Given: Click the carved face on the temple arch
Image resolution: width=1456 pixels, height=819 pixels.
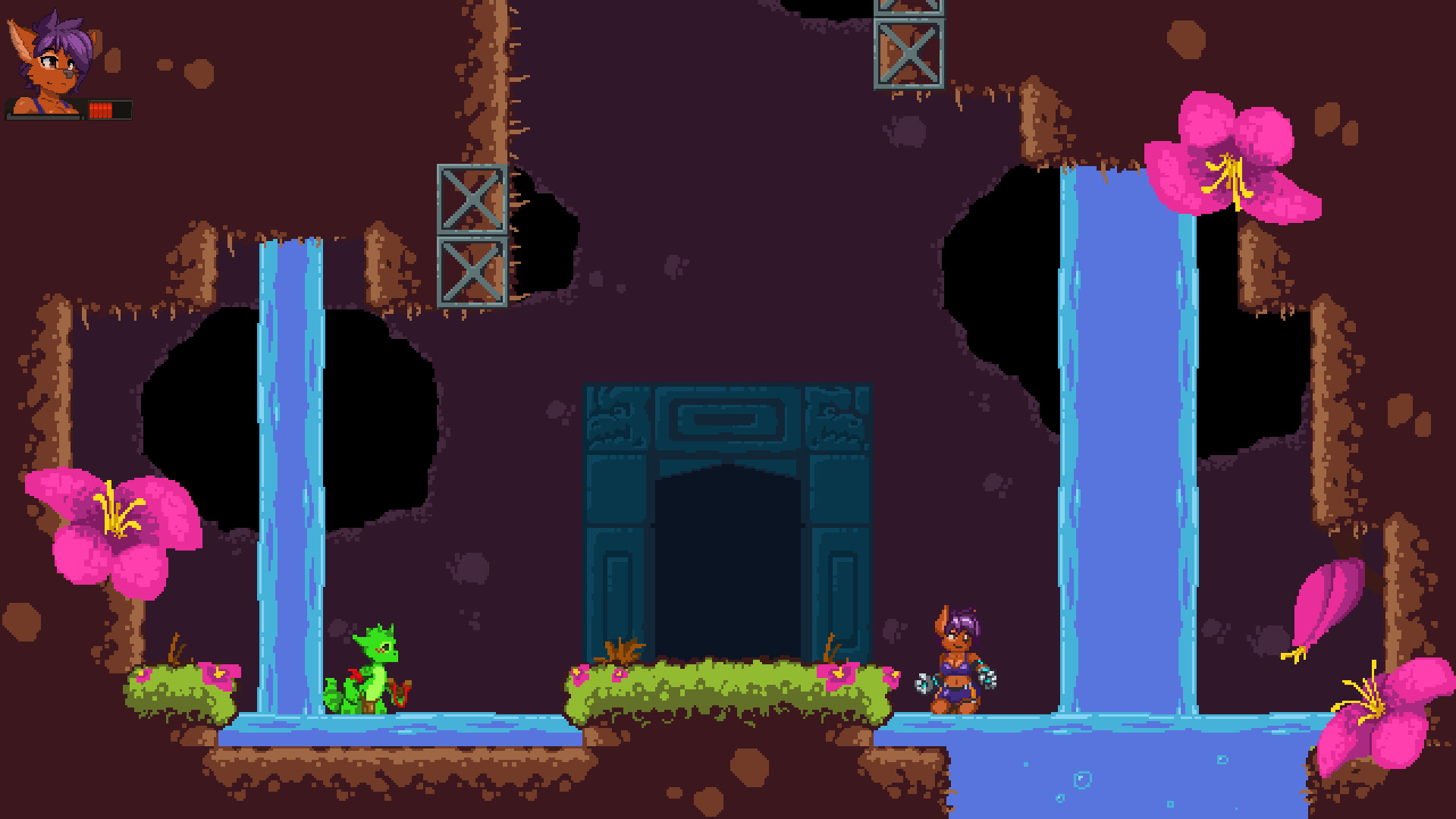Looking at the screenshot, I should pos(614,413).
